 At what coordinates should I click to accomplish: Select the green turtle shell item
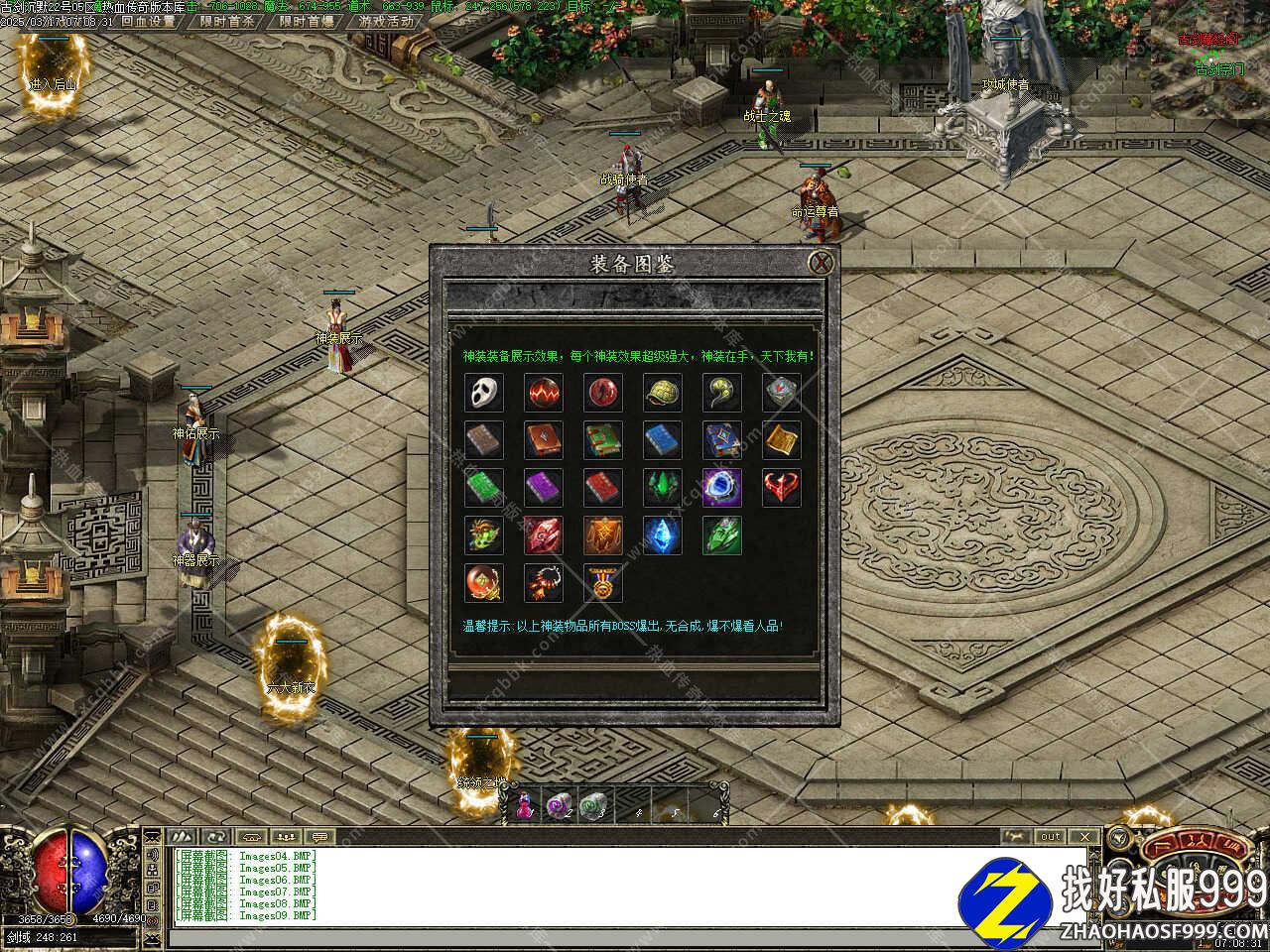[662, 393]
